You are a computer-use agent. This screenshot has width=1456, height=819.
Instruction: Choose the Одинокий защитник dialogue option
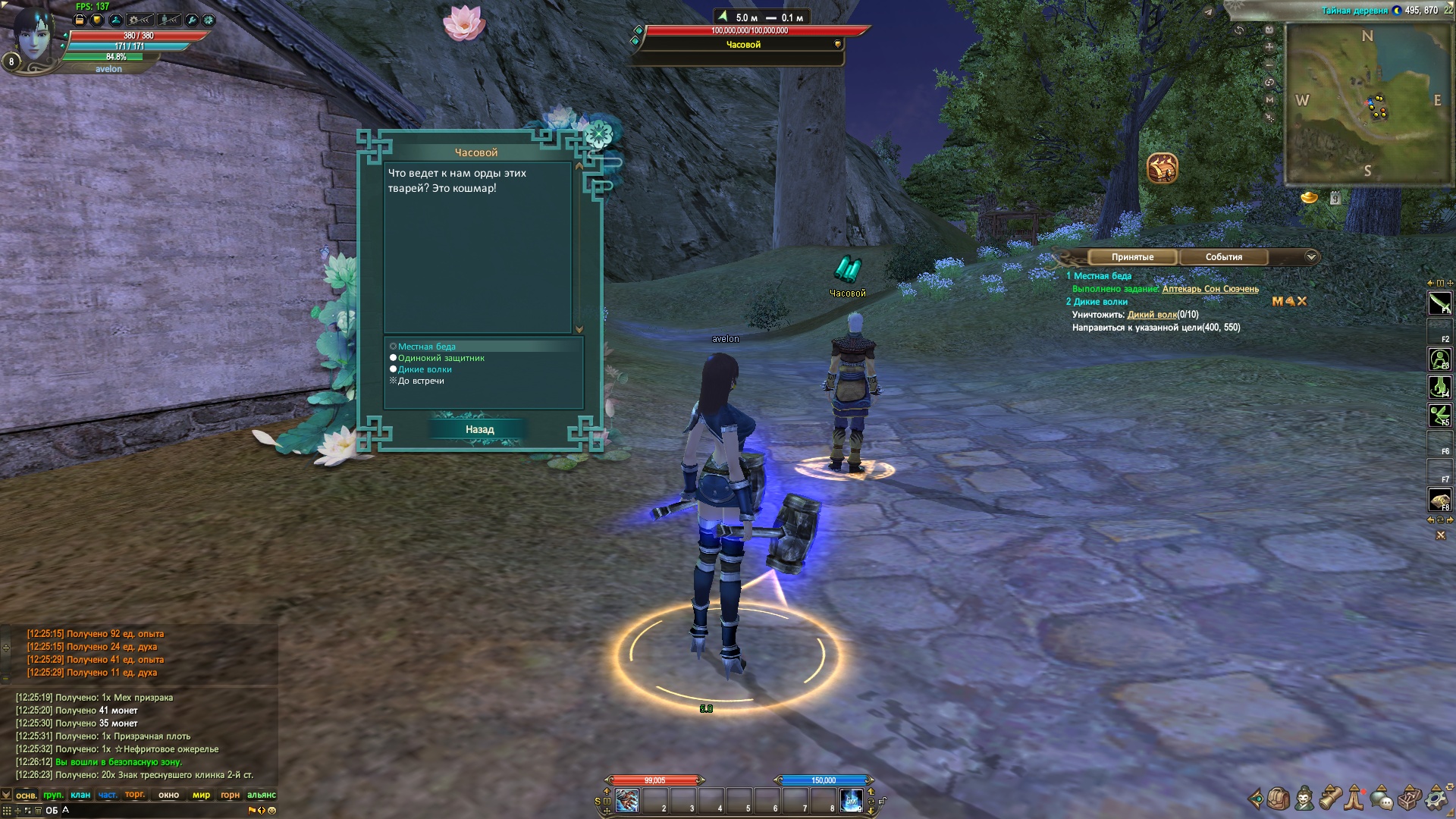coord(441,358)
